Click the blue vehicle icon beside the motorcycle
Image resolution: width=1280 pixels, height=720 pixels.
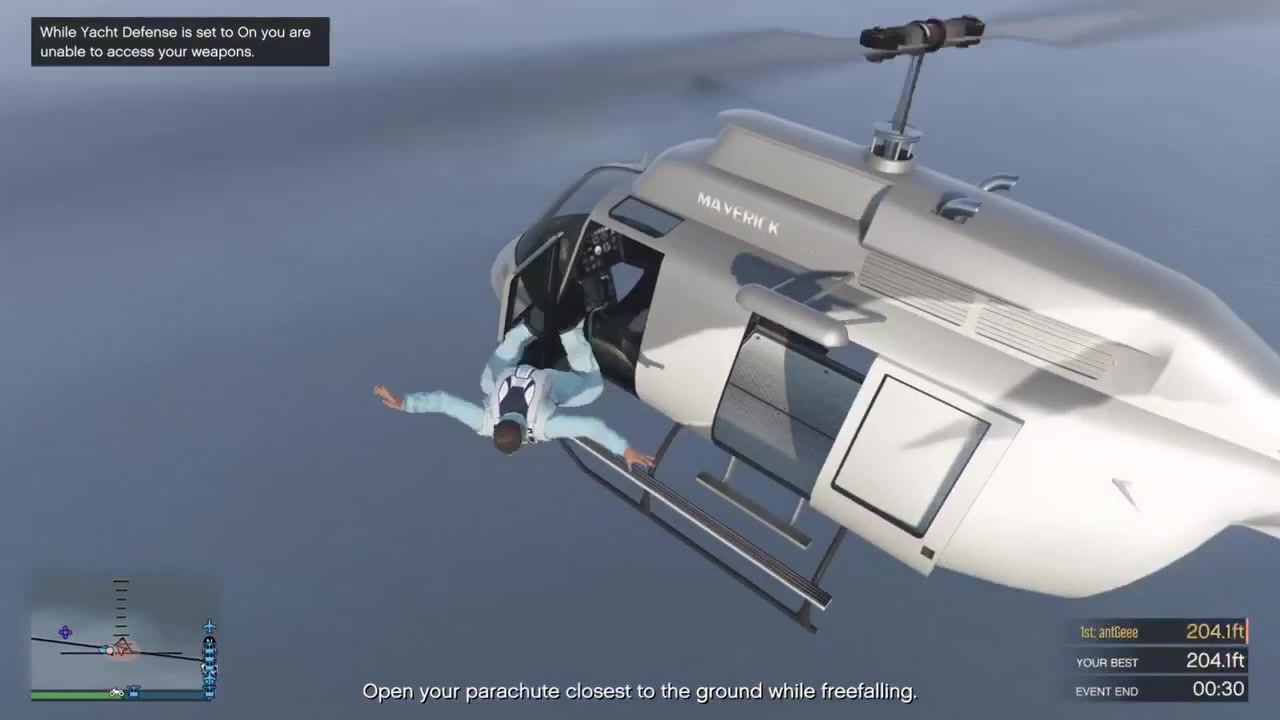click(134, 690)
